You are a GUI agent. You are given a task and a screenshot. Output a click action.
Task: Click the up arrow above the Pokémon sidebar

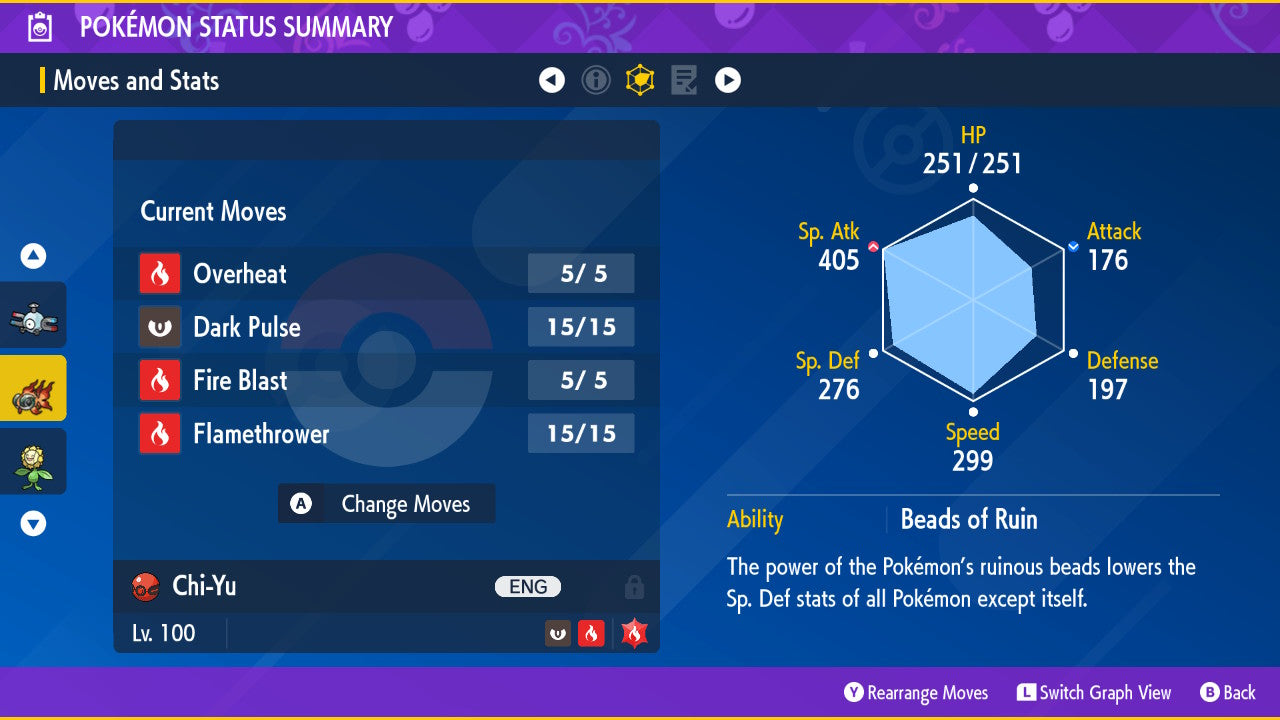click(32, 256)
